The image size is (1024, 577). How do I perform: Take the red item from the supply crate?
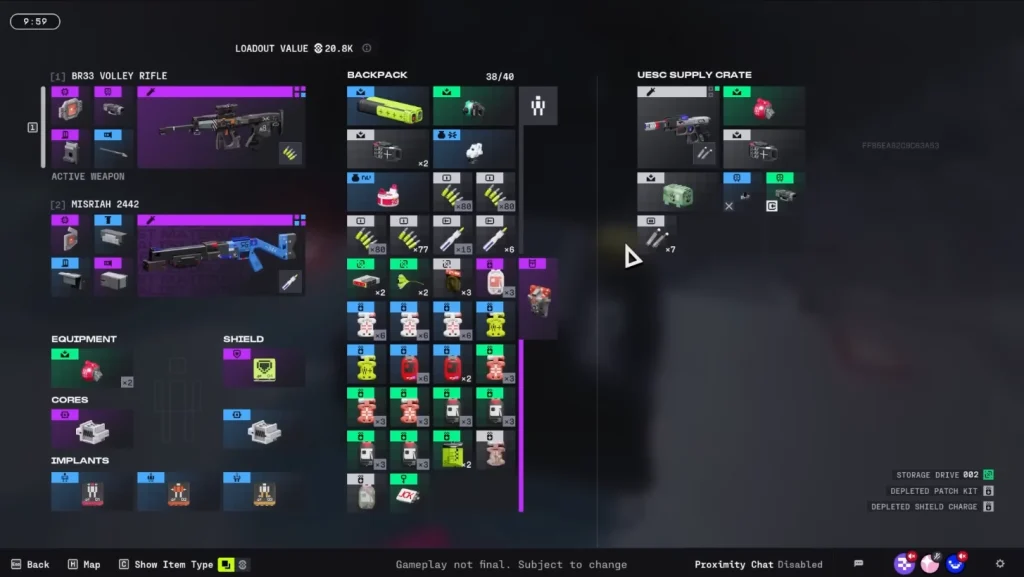point(764,106)
